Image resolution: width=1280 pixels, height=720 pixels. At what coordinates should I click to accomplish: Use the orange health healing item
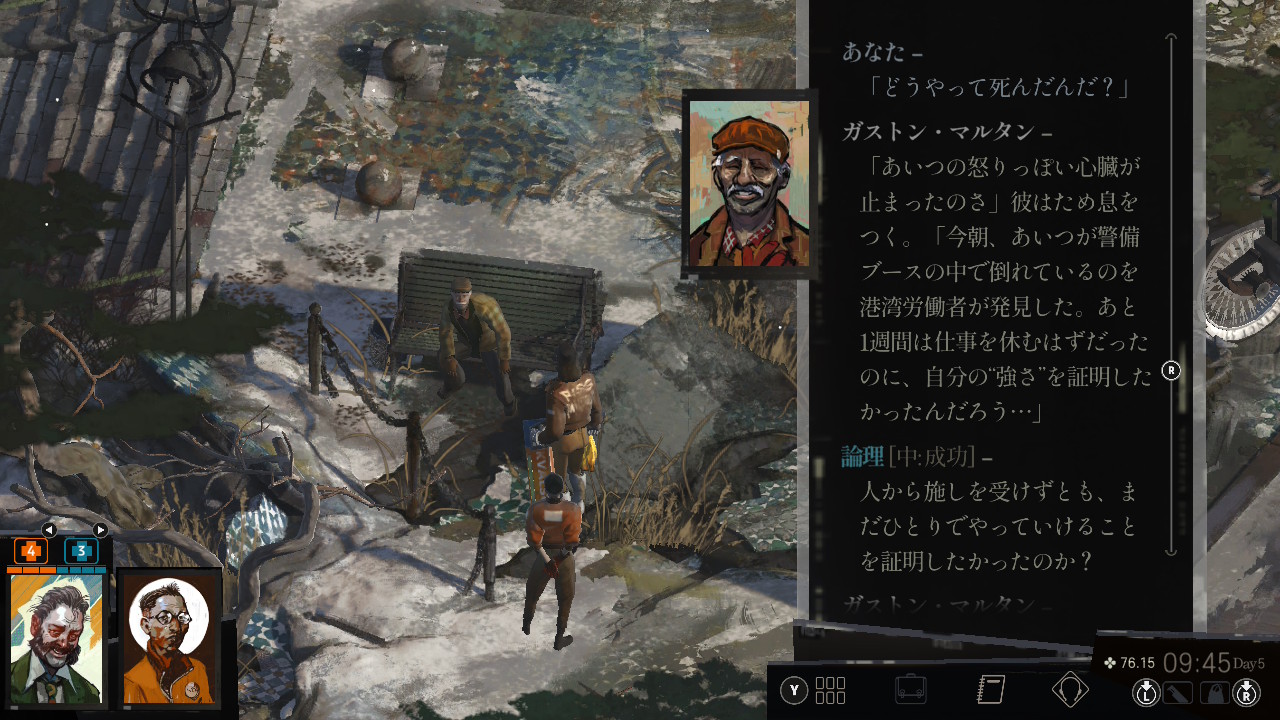[31, 551]
